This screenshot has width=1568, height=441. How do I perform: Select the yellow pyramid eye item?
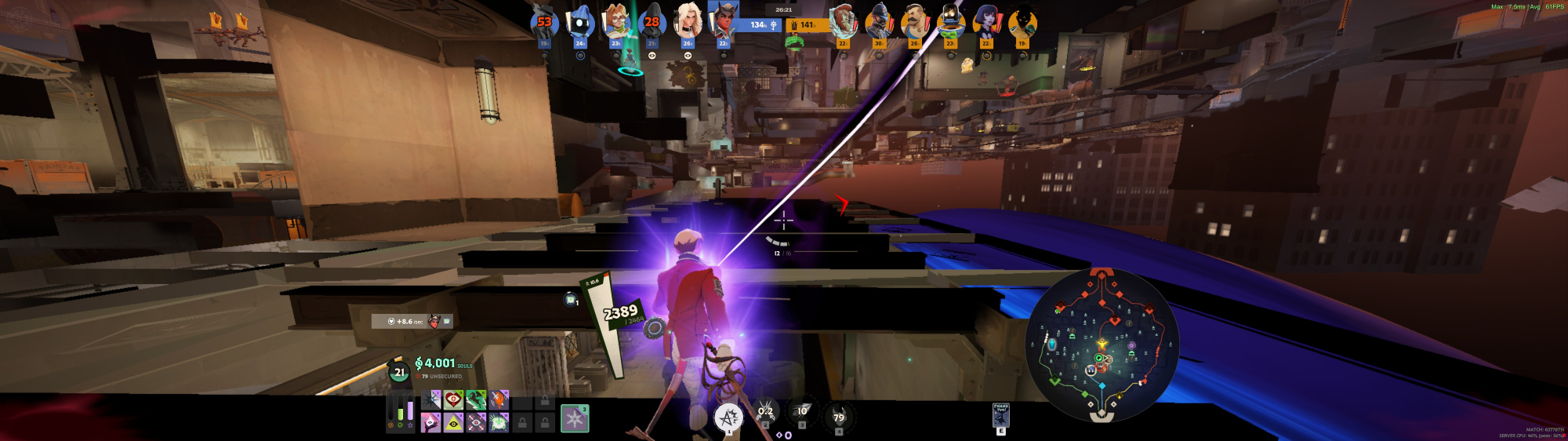pos(453,423)
